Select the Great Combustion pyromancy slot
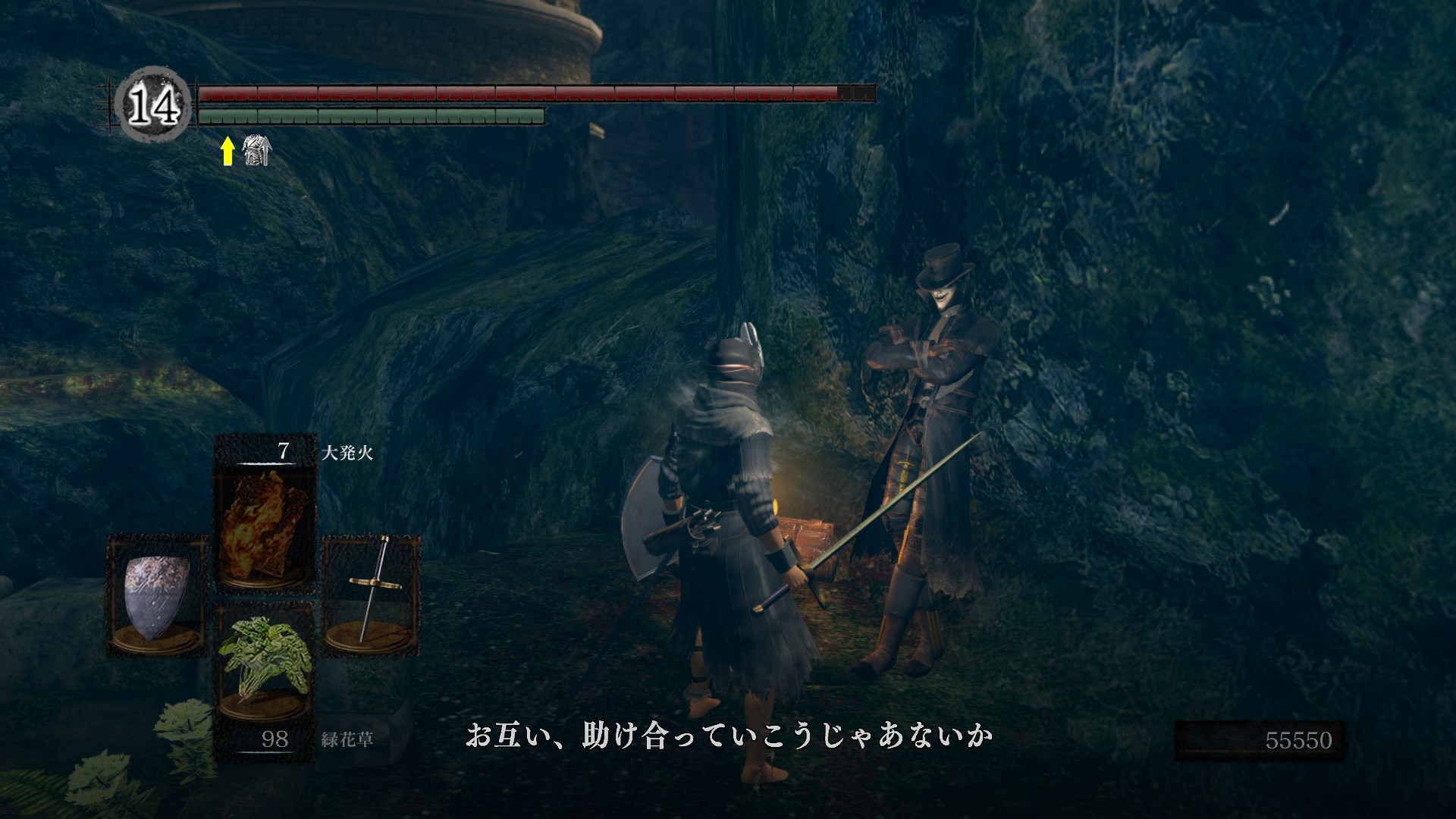 coord(264,525)
